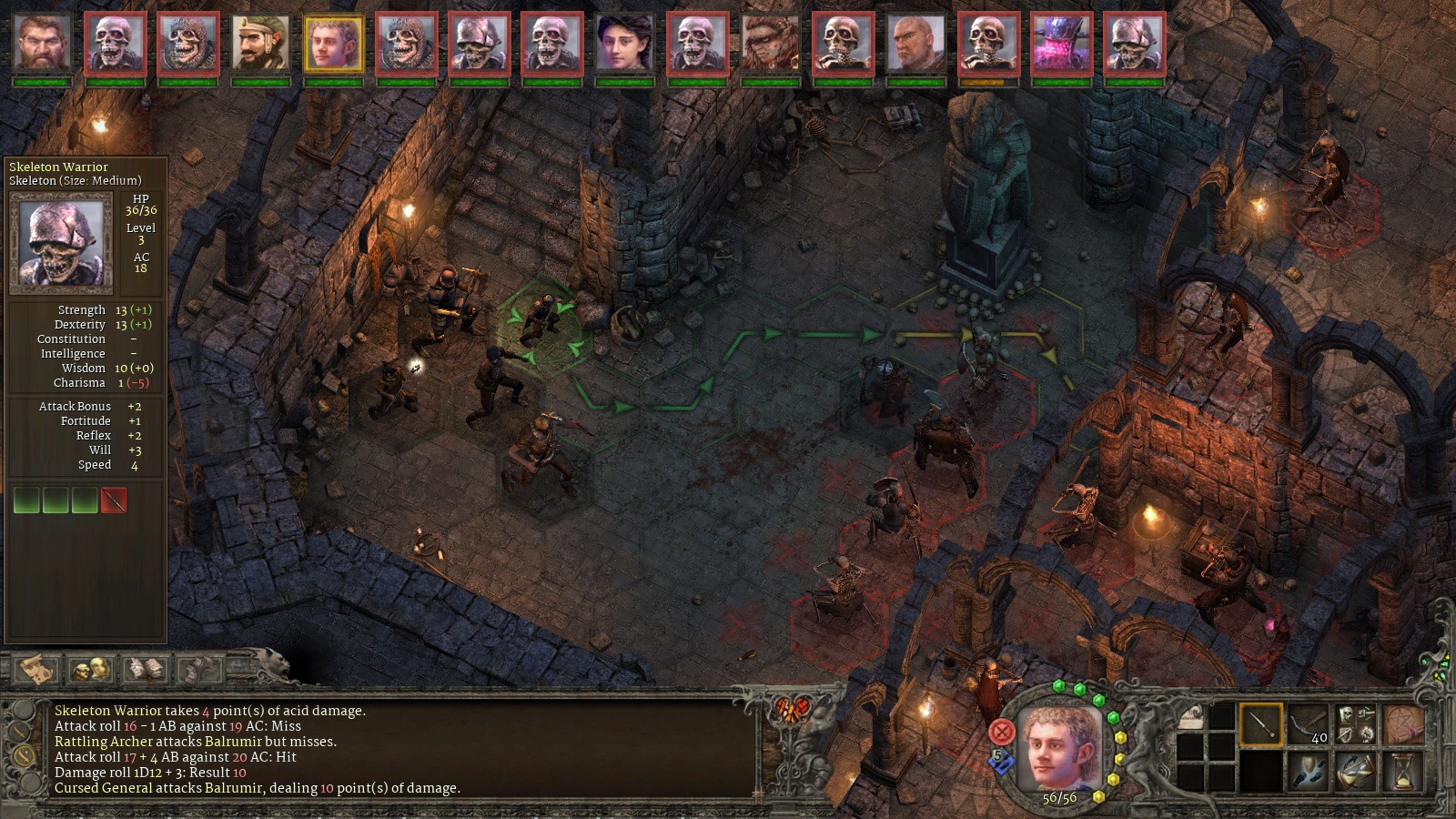Viewport: 1456px width, 819px height.
Task: Click the red crossed-swords button near the portrait
Action: (1001, 733)
